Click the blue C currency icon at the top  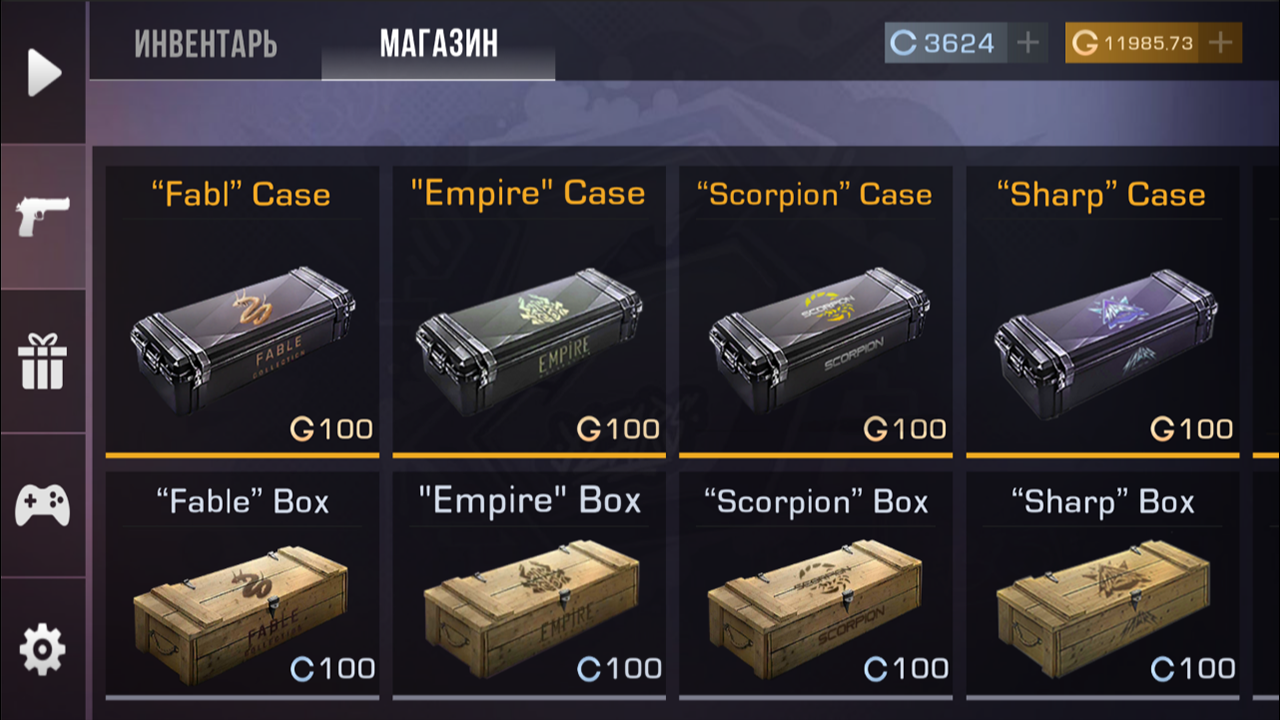[905, 42]
